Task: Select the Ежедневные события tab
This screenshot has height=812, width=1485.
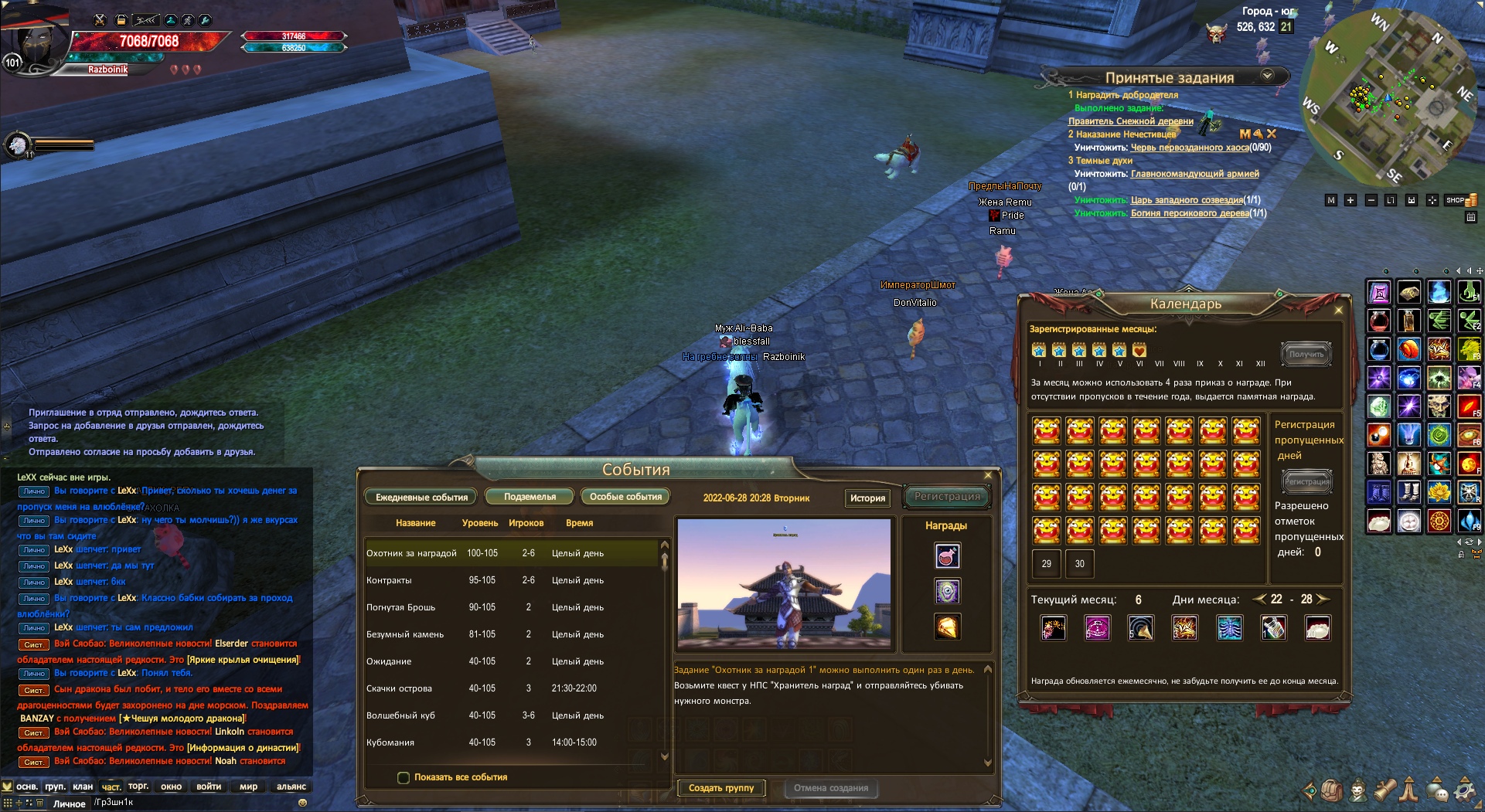Action: click(x=421, y=498)
